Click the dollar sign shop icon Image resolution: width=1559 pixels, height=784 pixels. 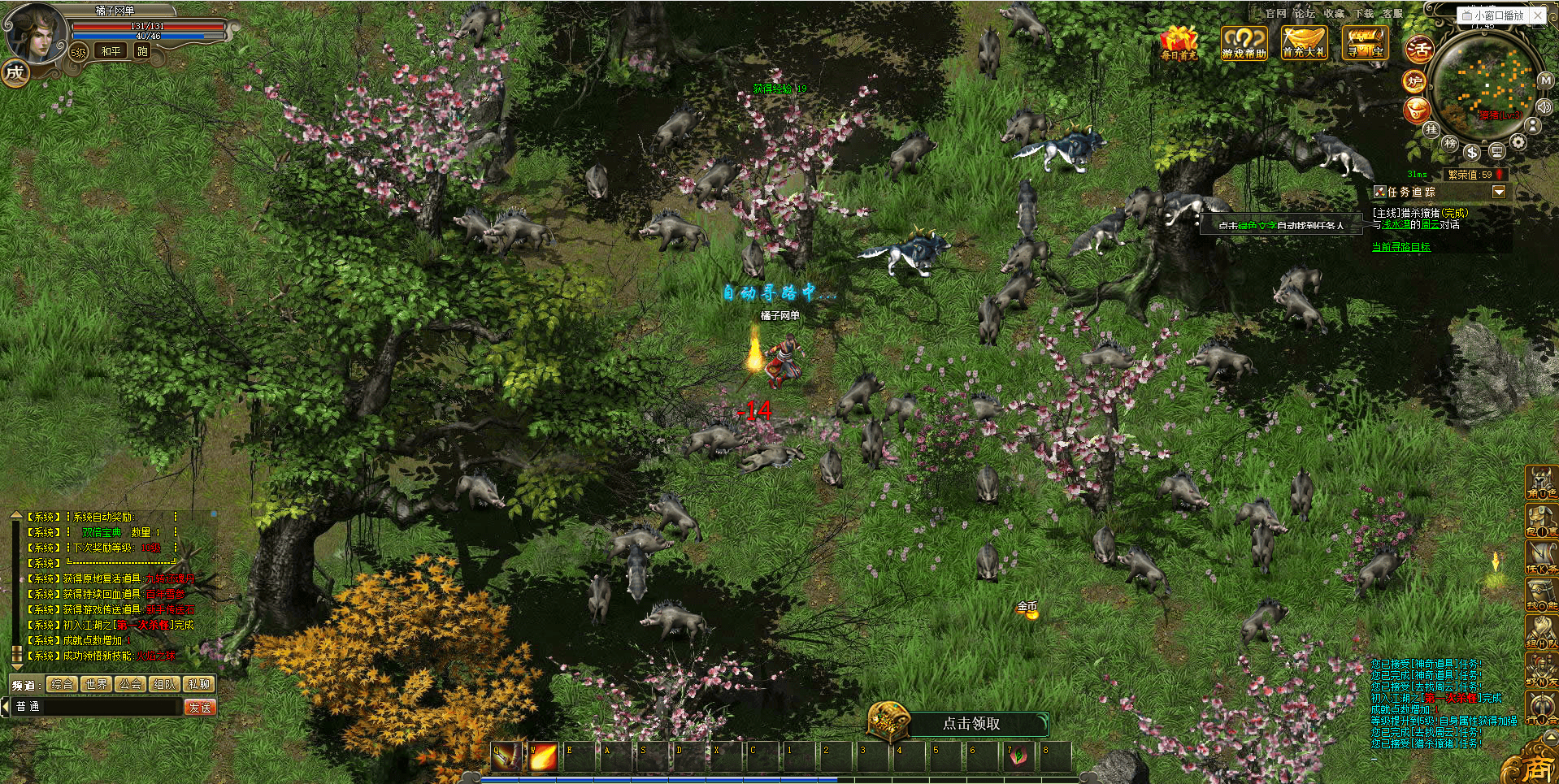pos(1472,152)
